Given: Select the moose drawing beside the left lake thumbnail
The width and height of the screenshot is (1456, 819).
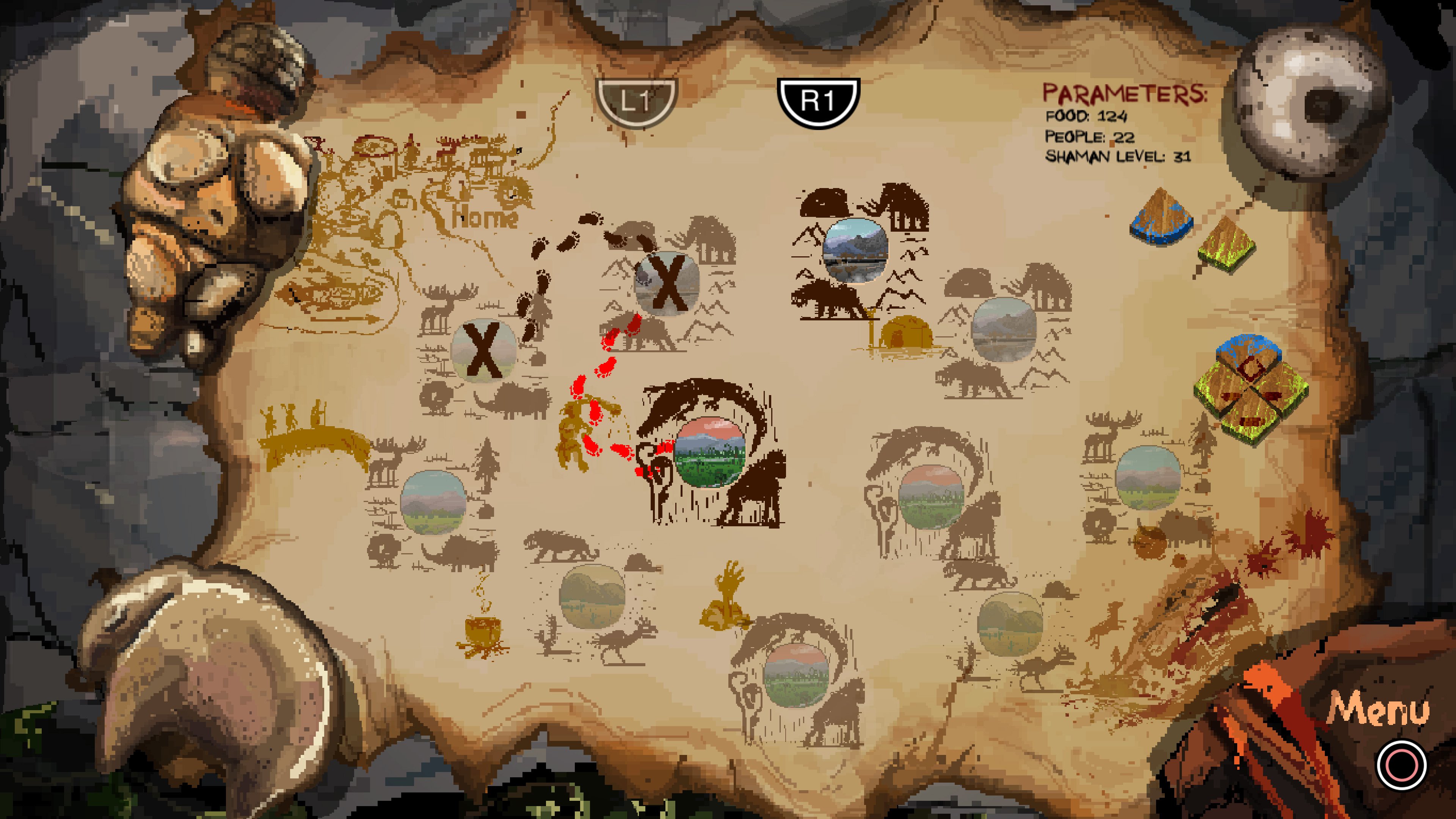Looking at the screenshot, I should [x=390, y=463].
